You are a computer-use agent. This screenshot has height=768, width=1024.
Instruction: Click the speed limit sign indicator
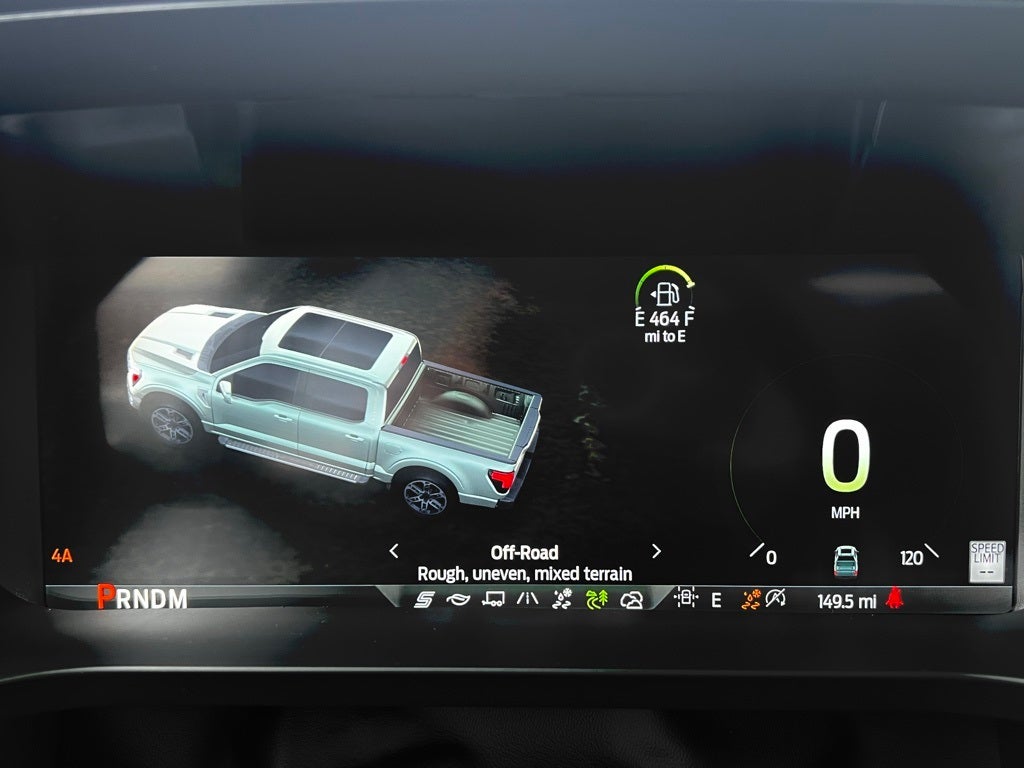(986, 560)
